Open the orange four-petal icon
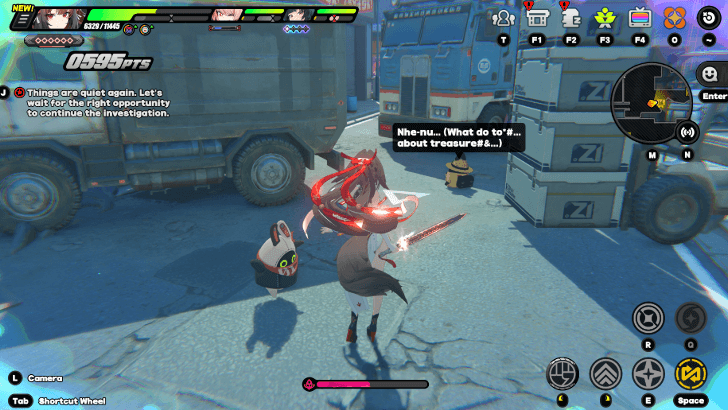This screenshot has width=728, height=410. tap(674, 18)
